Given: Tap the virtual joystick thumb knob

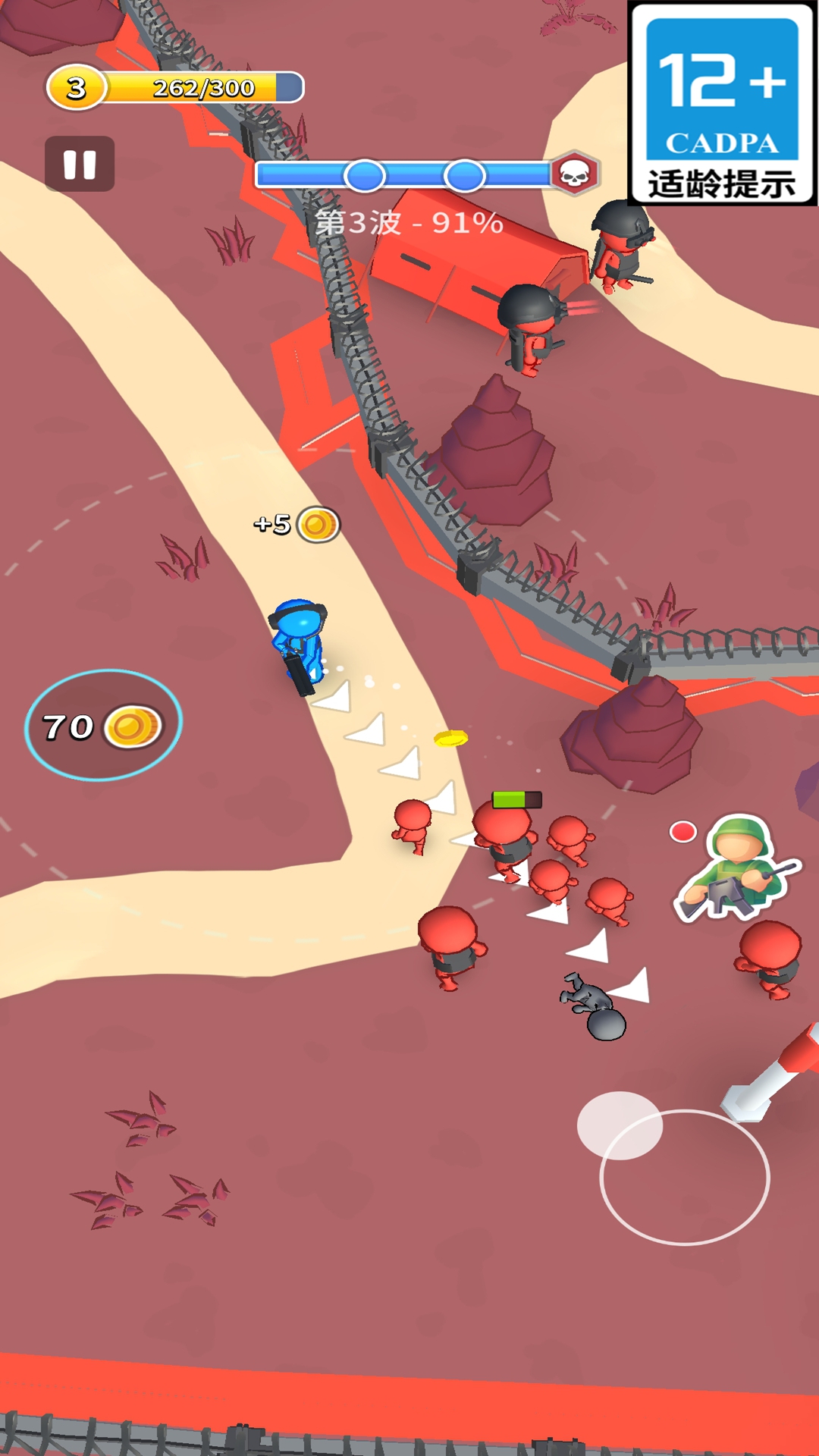Looking at the screenshot, I should (620, 1125).
